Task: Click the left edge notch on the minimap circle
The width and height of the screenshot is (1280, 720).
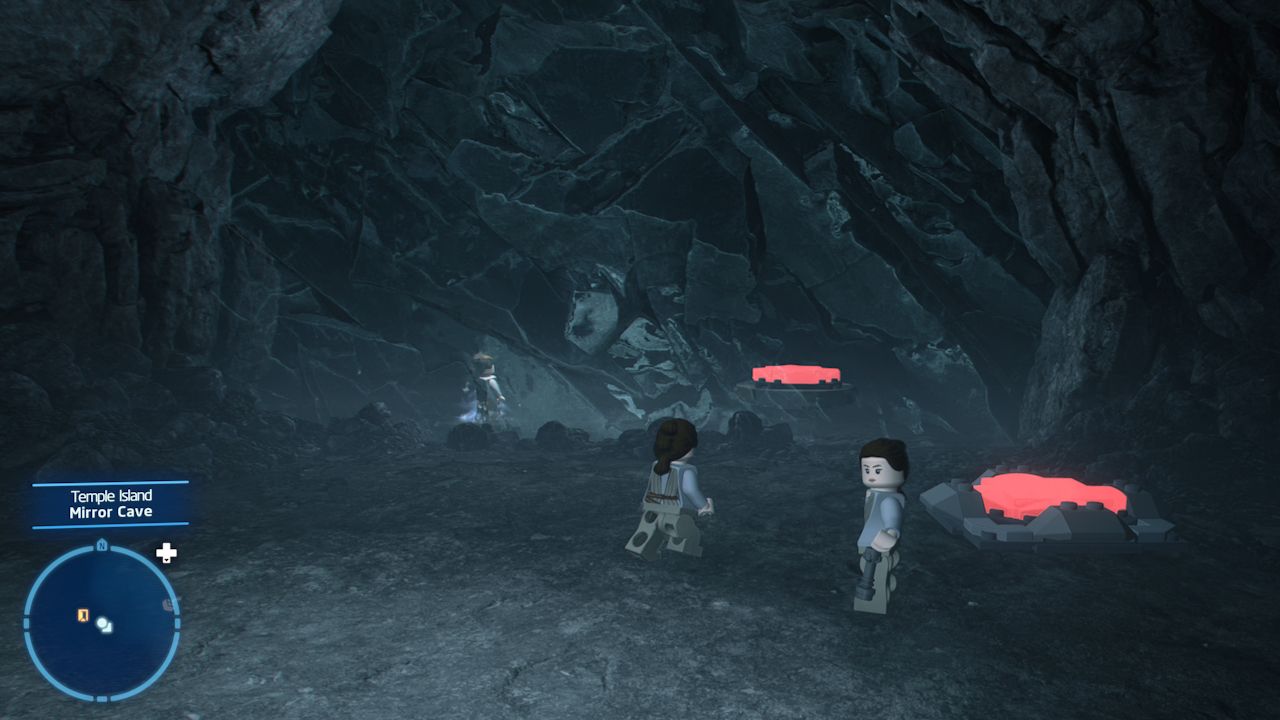Action: pyautogui.click(x=26, y=624)
